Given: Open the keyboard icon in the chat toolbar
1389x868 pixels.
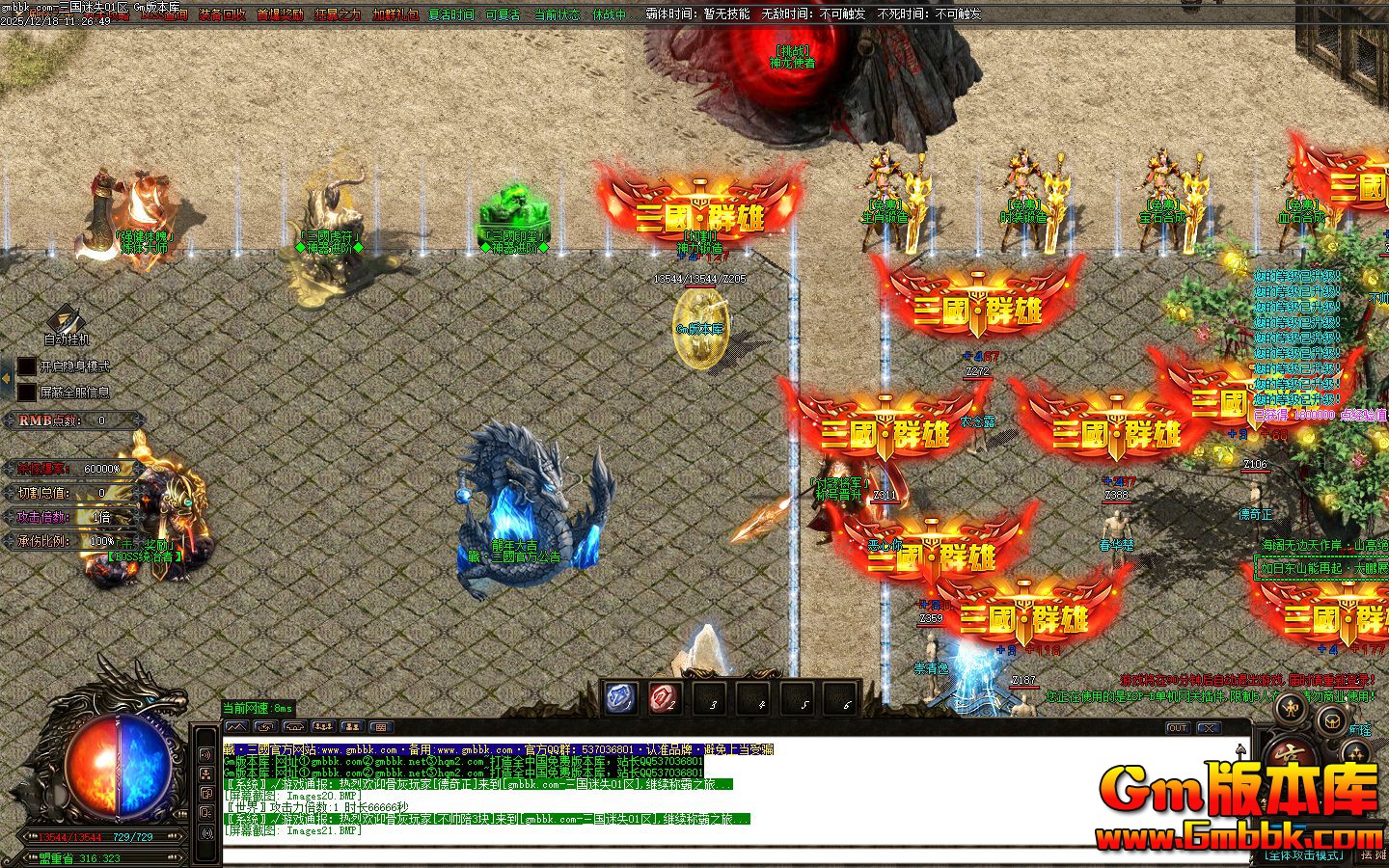Looking at the screenshot, I should coord(380,725).
